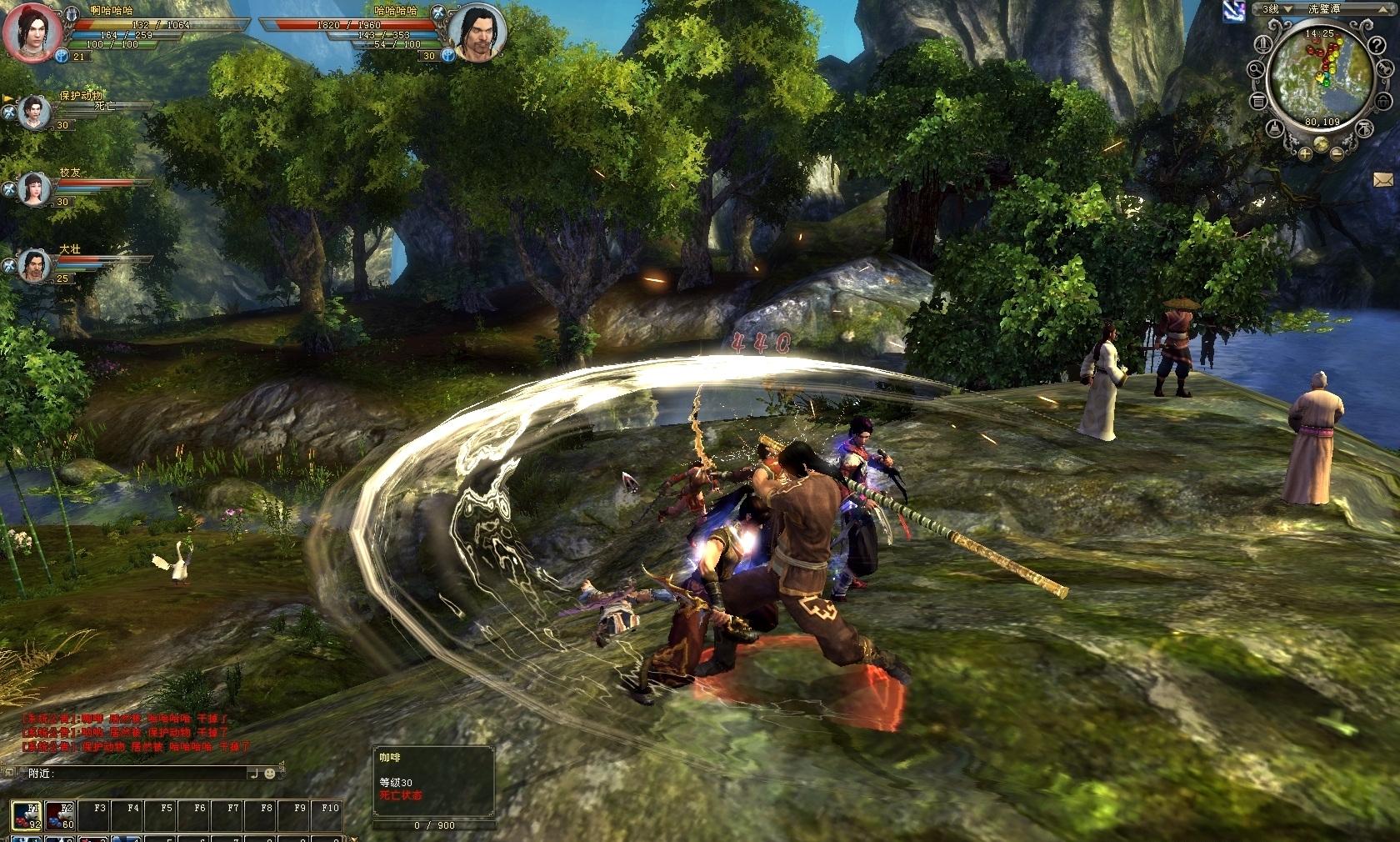
Task: Select party member 保护动物 portrait
Action: click(34, 111)
